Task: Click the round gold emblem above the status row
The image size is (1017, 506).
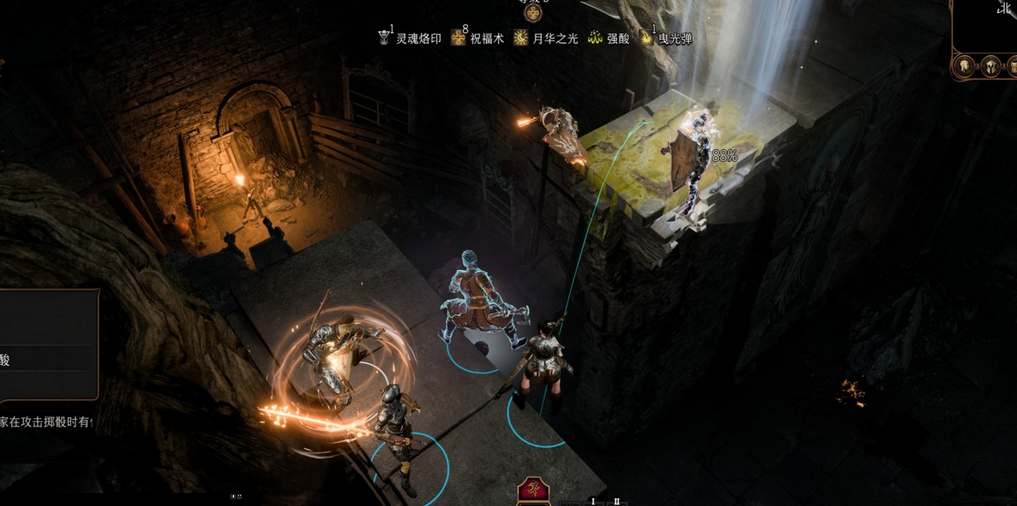Action: click(x=533, y=13)
